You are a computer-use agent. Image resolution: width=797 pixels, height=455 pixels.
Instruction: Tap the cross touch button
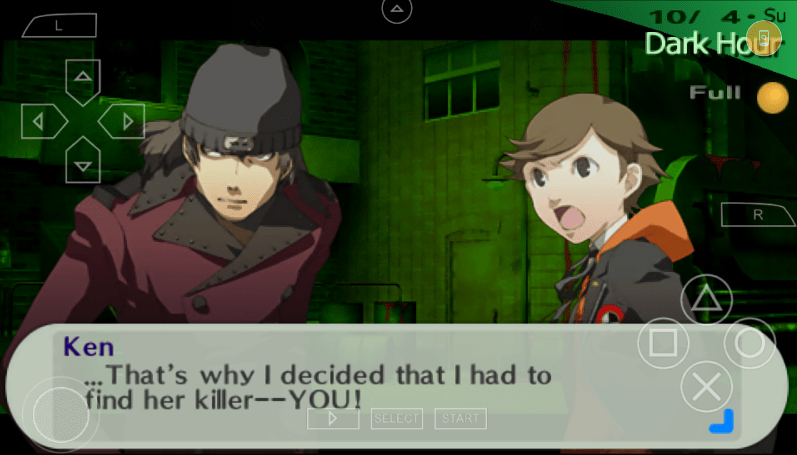pos(707,386)
